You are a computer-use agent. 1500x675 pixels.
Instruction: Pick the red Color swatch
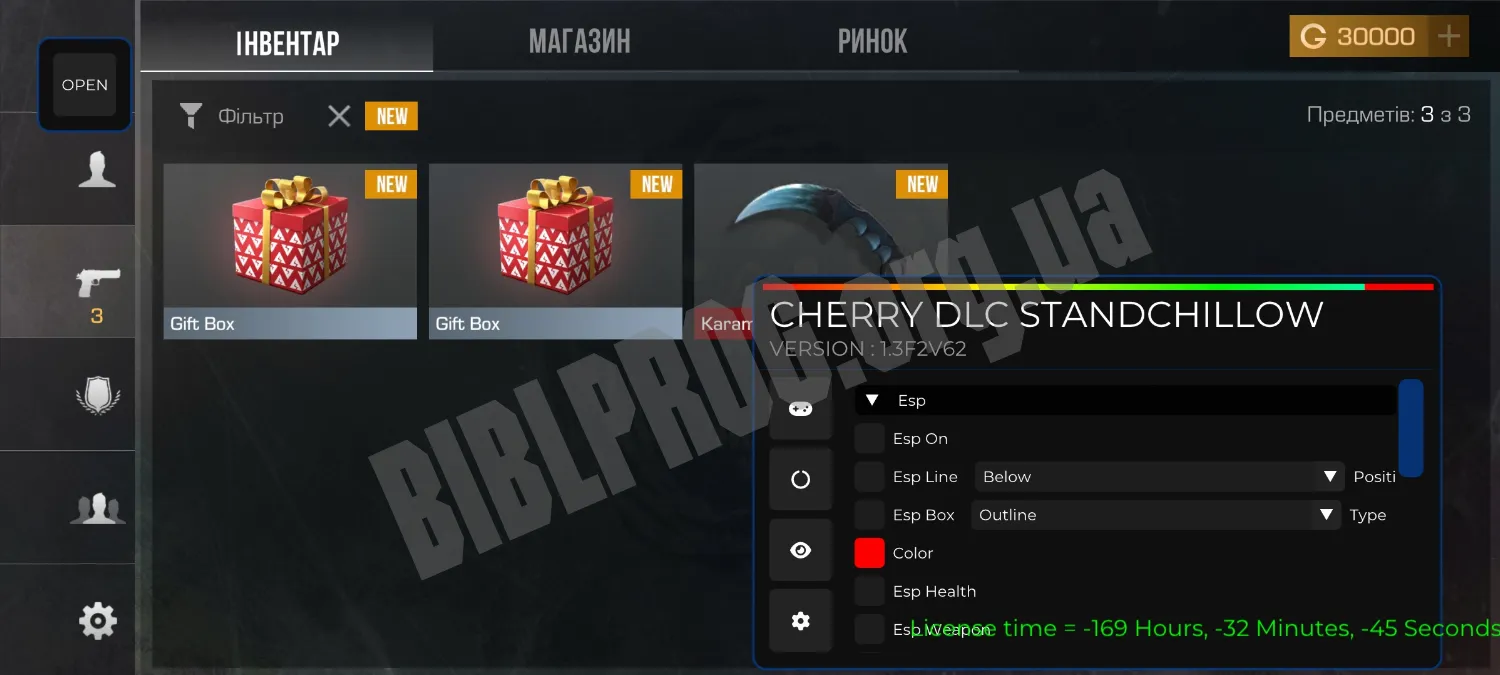(869, 553)
